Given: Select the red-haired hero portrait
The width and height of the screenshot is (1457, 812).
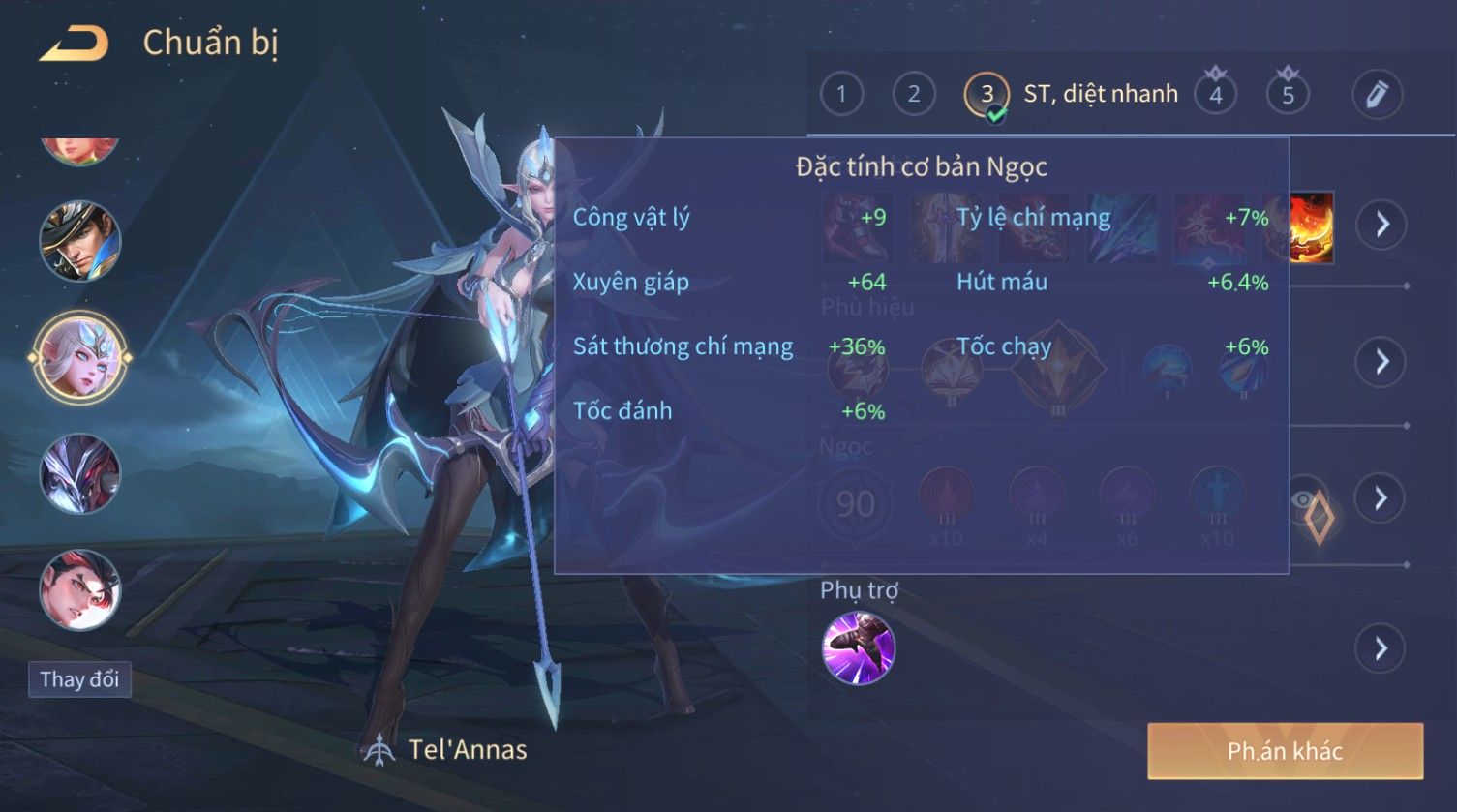Looking at the screenshot, I should 80,590.
